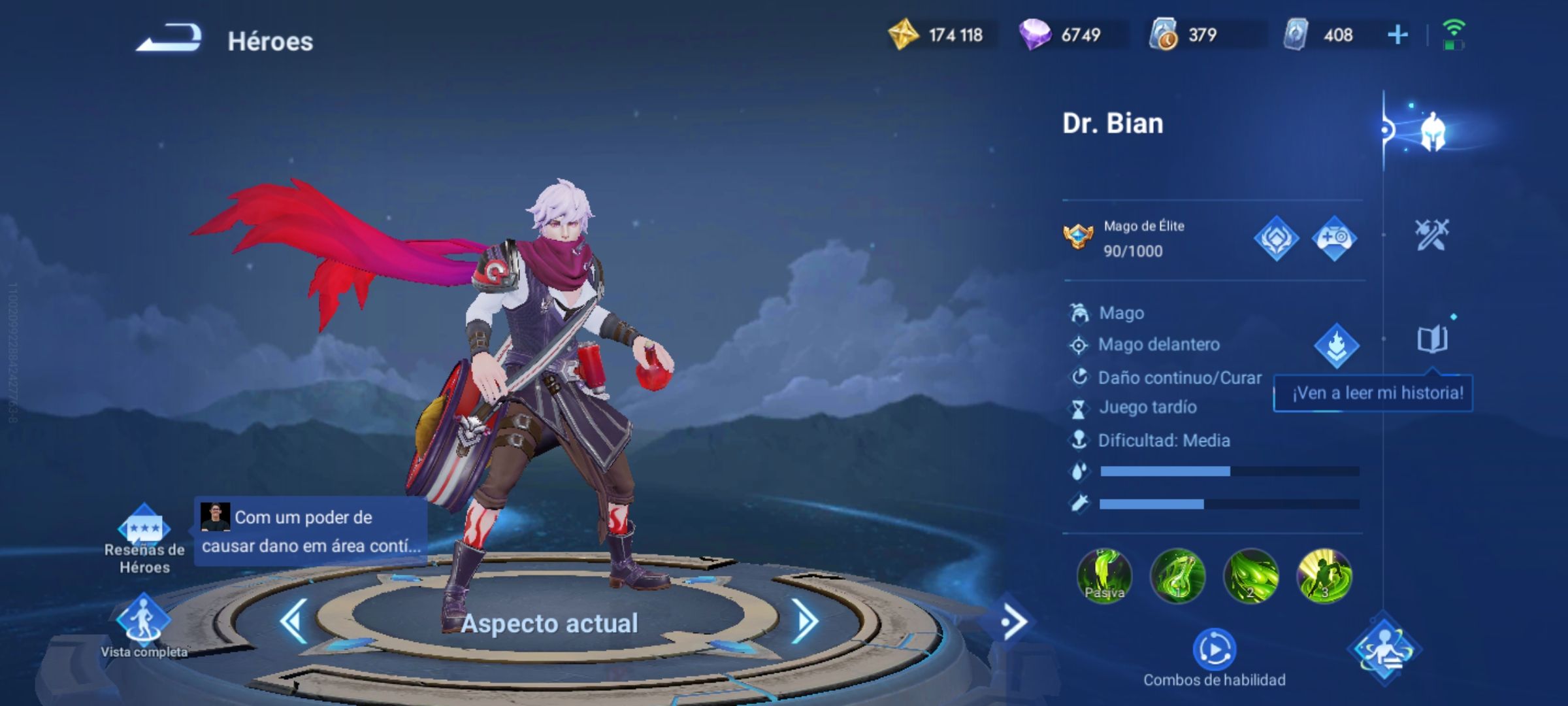Viewport: 1568px width, 706px height.
Task: Click the plus button to add currency
Action: coord(1397,35)
